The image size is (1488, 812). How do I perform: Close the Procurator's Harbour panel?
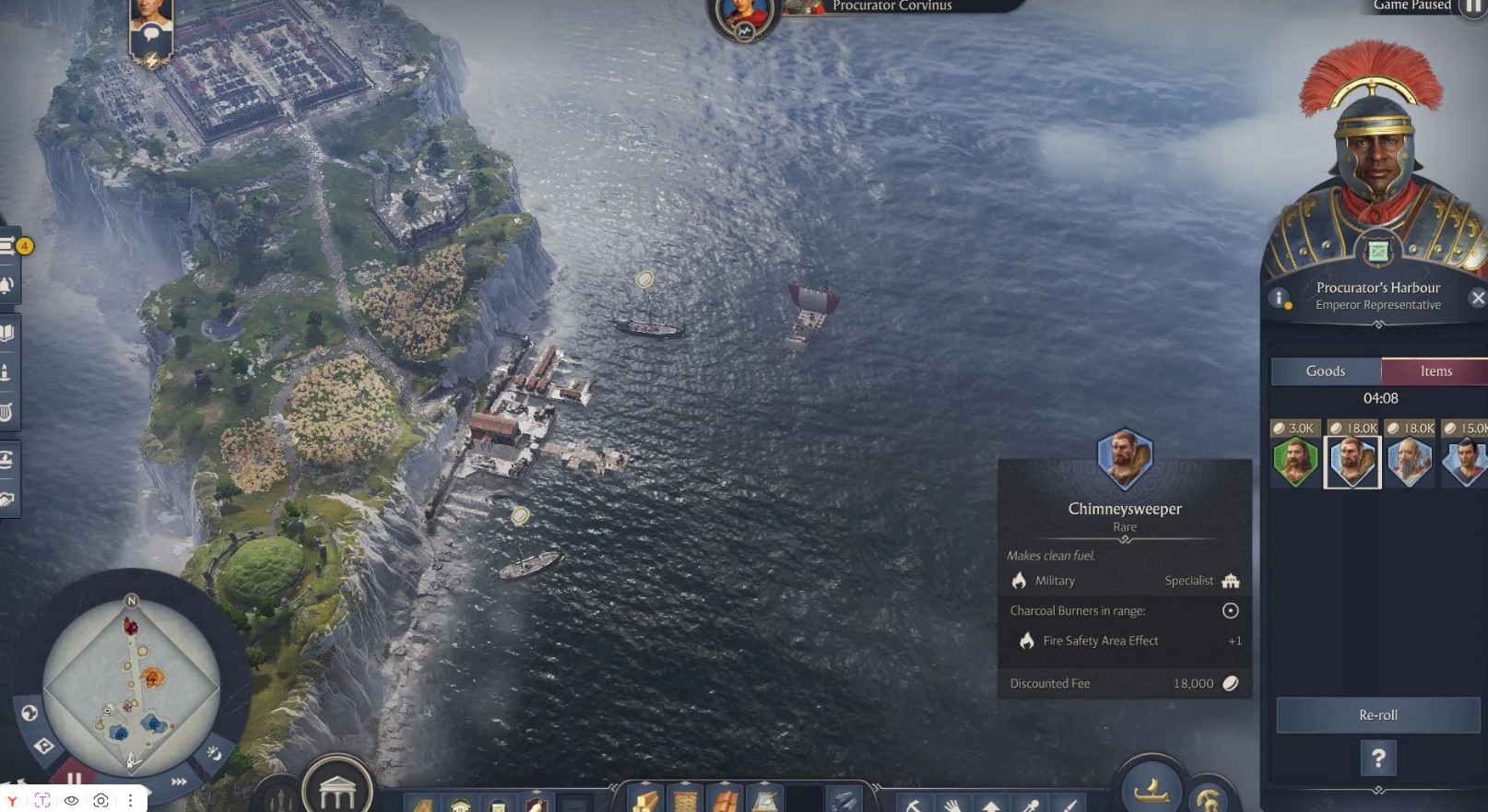coord(1478,298)
